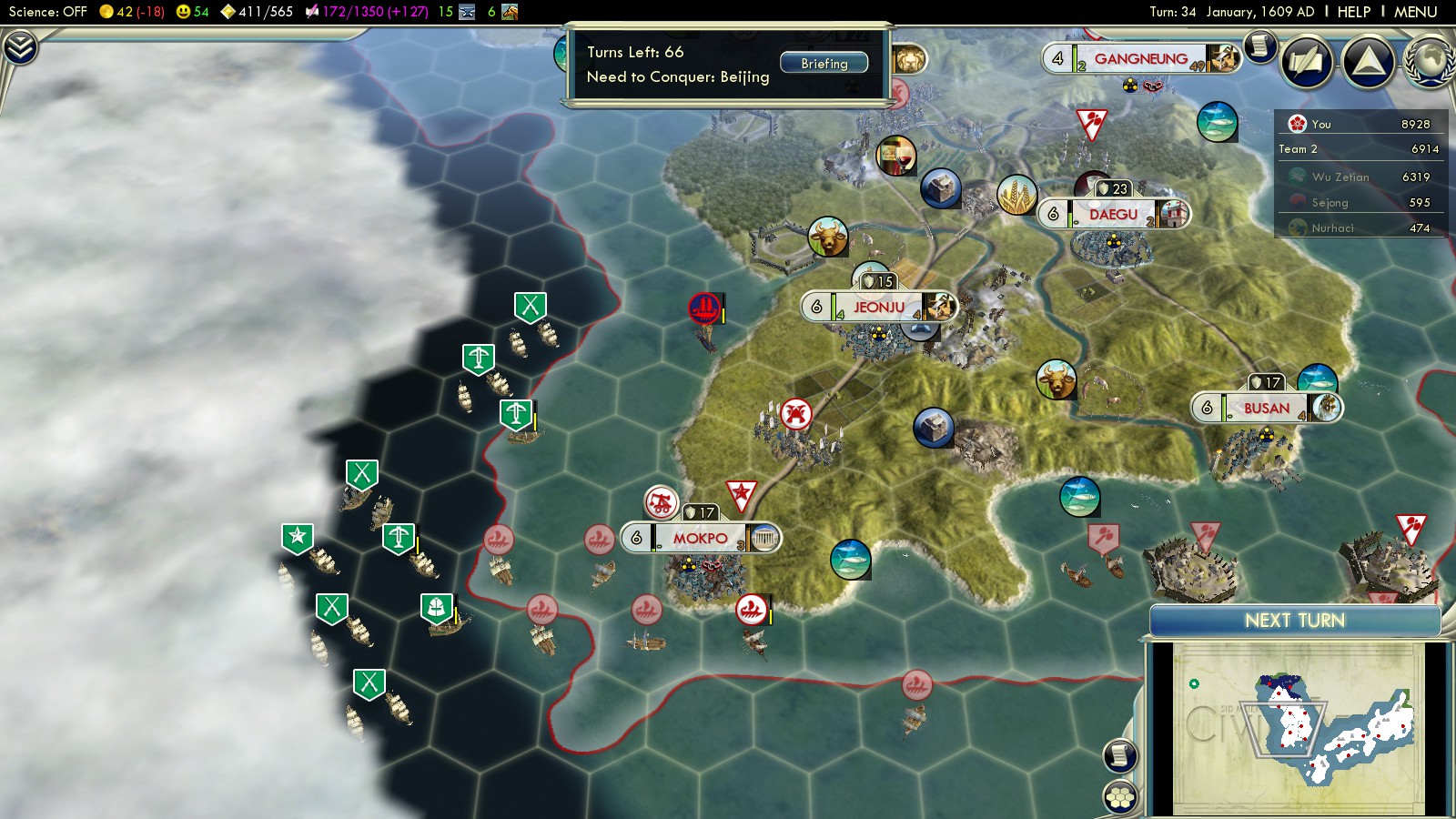1456x819 pixels.
Task: Open the Daegu city banner
Action: coord(1113,215)
